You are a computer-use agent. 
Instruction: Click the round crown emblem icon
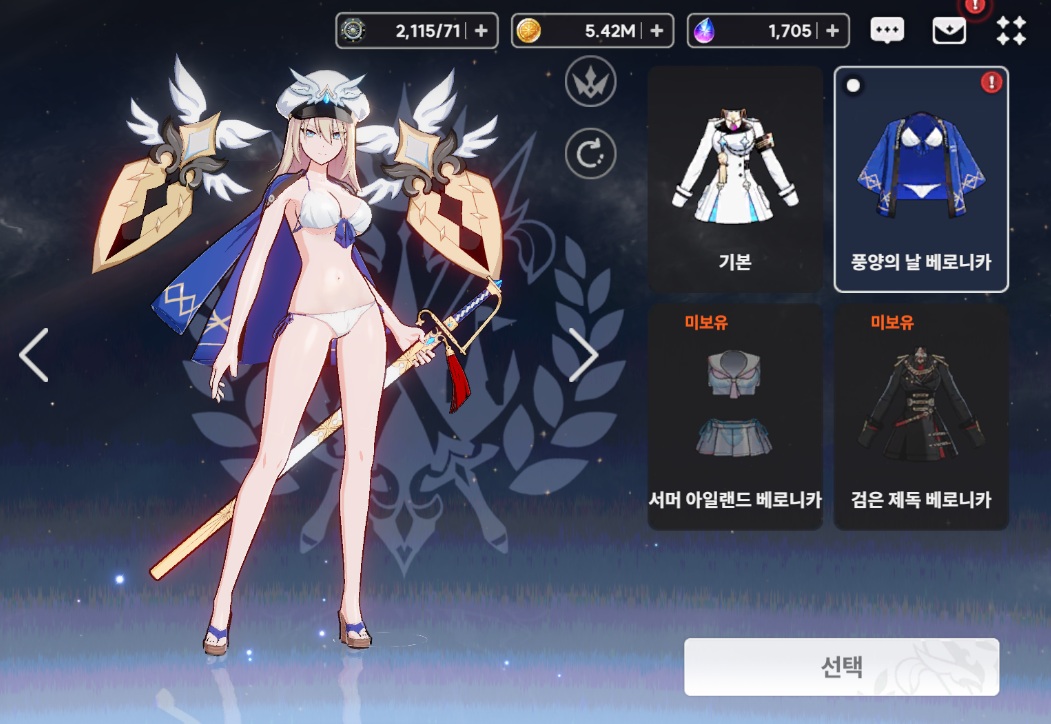[x=590, y=82]
